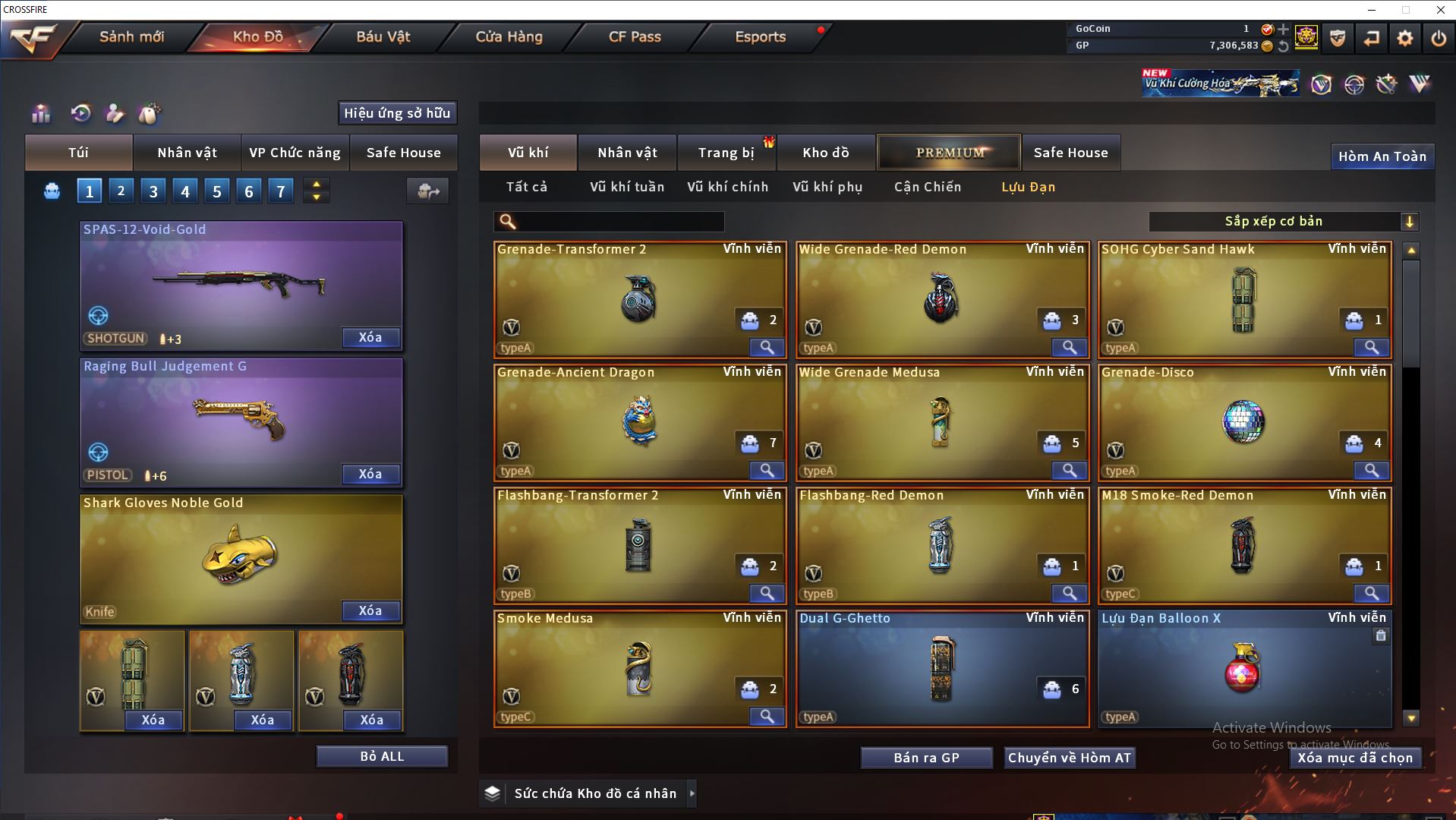Focus the weapon search field
The width and height of the screenshot is (1456, 820).
(x=619, y=222)
